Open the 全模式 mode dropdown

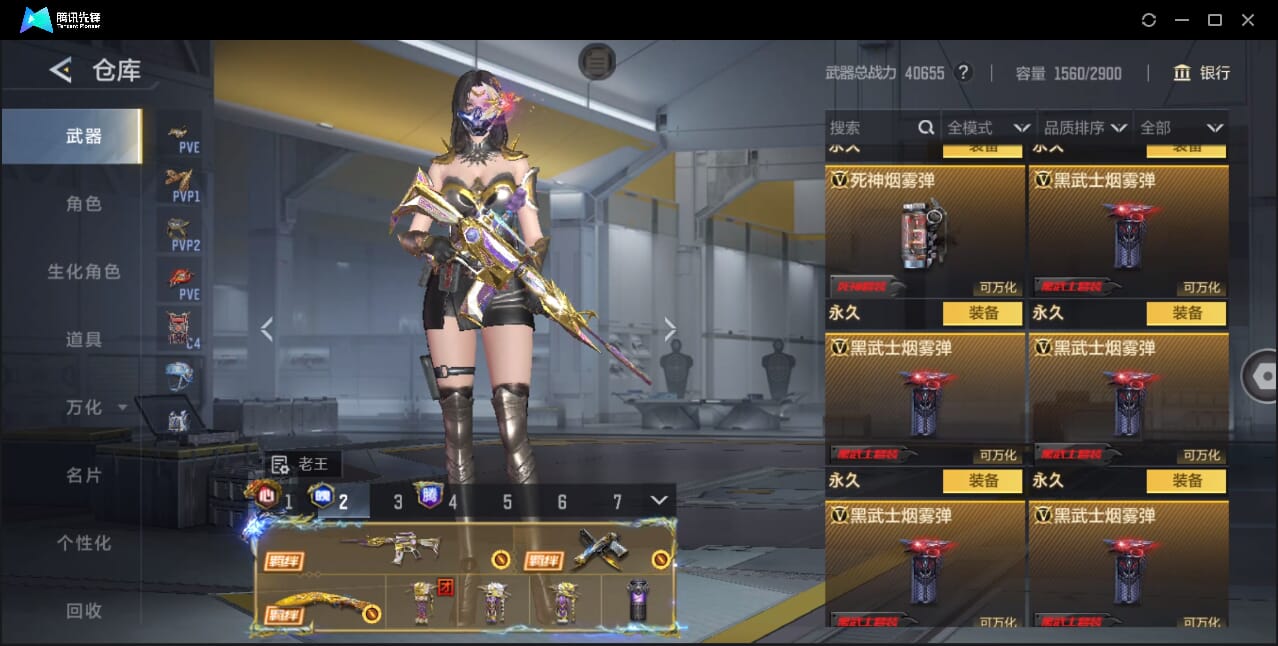988,128
